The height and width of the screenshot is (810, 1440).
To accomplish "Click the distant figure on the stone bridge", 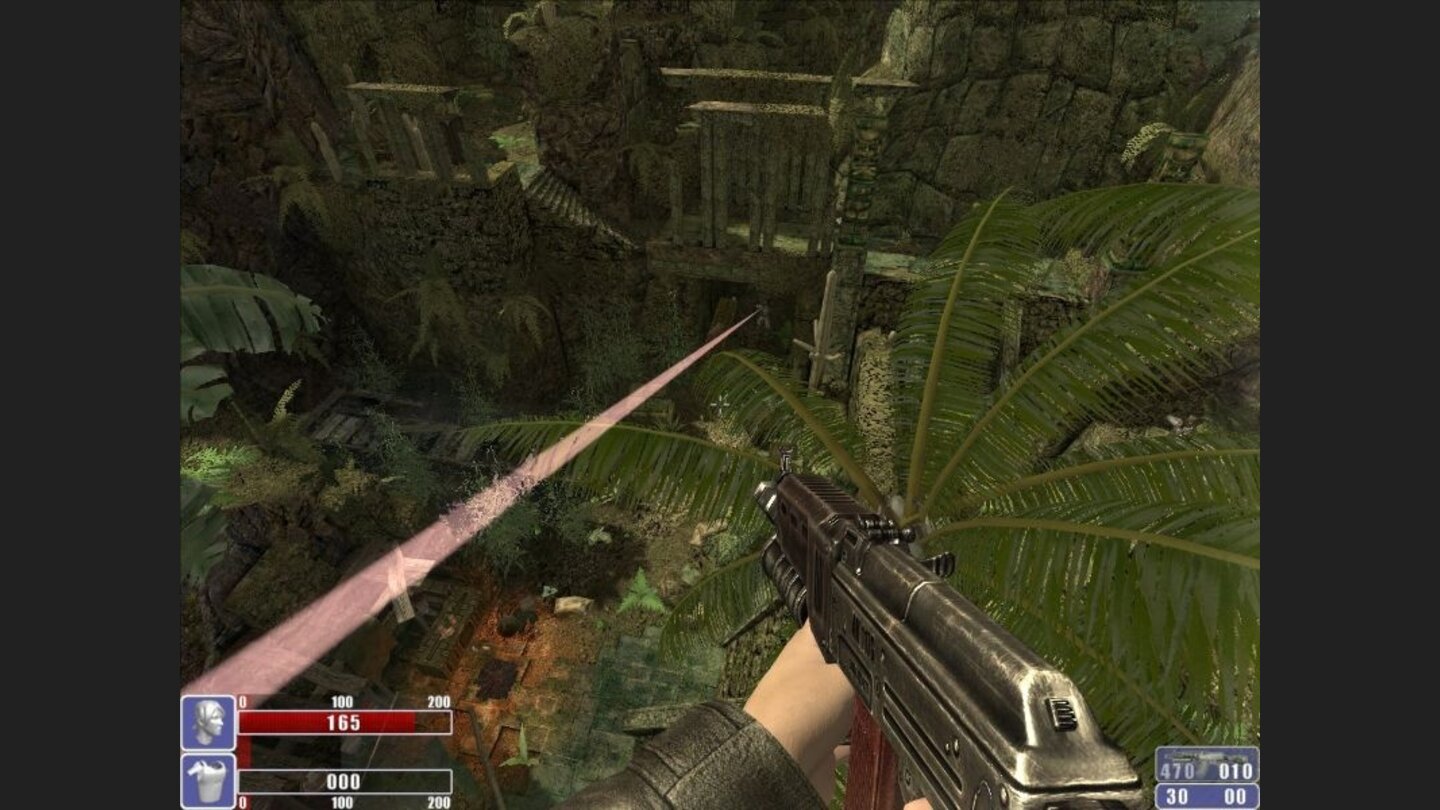I will coord(763,312).
